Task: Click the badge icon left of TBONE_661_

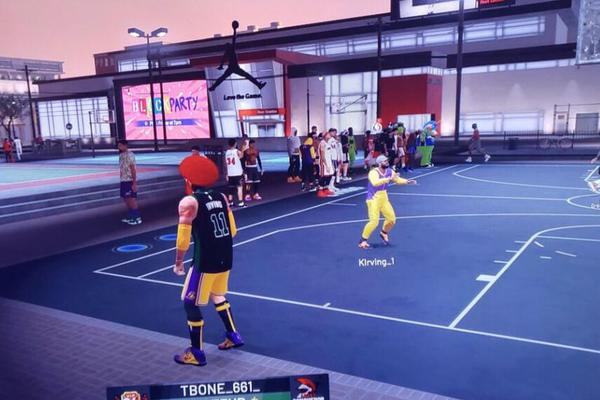Action: (x=129, y=395)
